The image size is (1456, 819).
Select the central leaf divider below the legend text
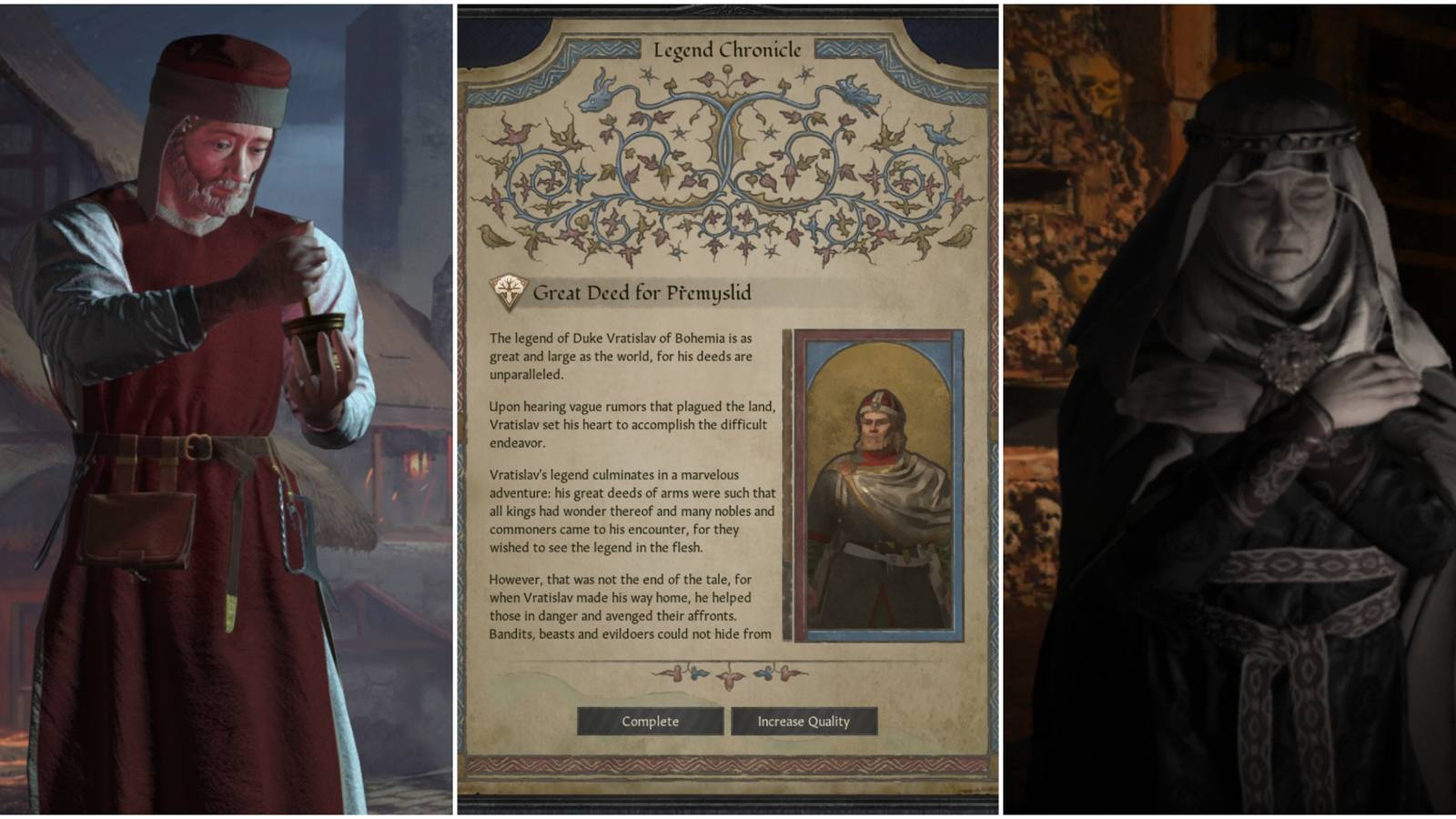728,678
